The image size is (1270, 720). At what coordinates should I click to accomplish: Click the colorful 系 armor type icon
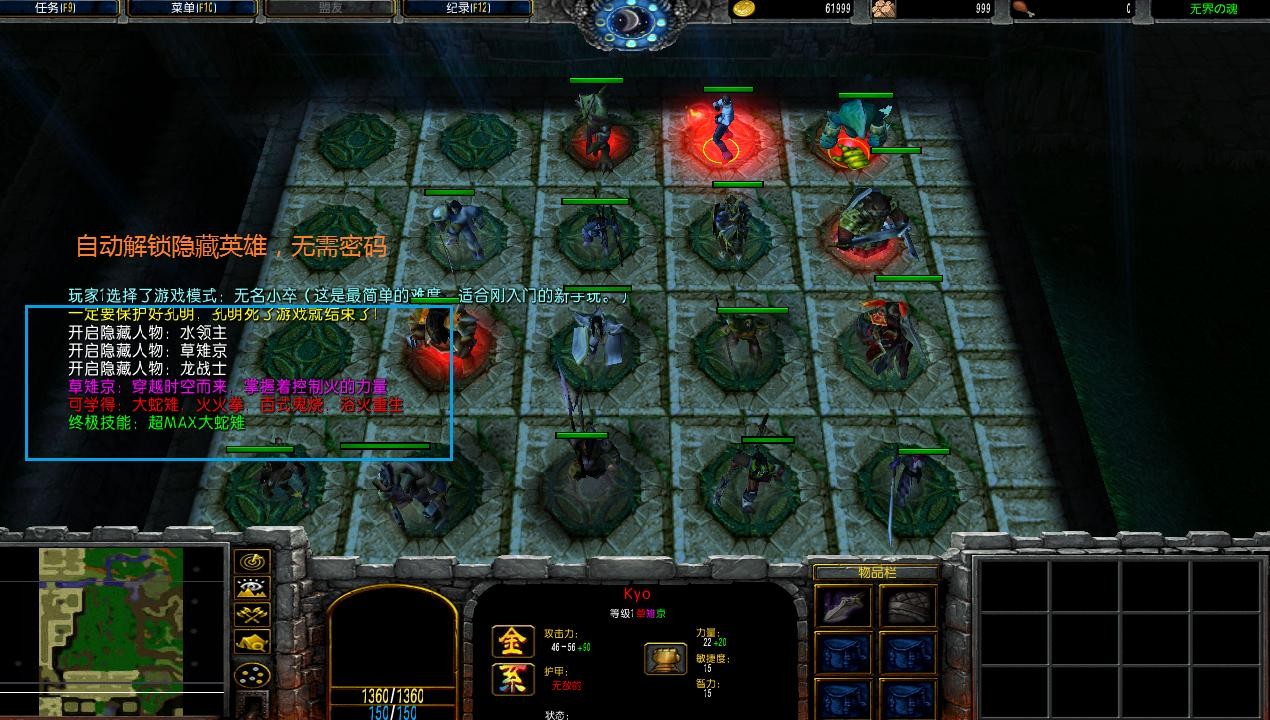511,679
